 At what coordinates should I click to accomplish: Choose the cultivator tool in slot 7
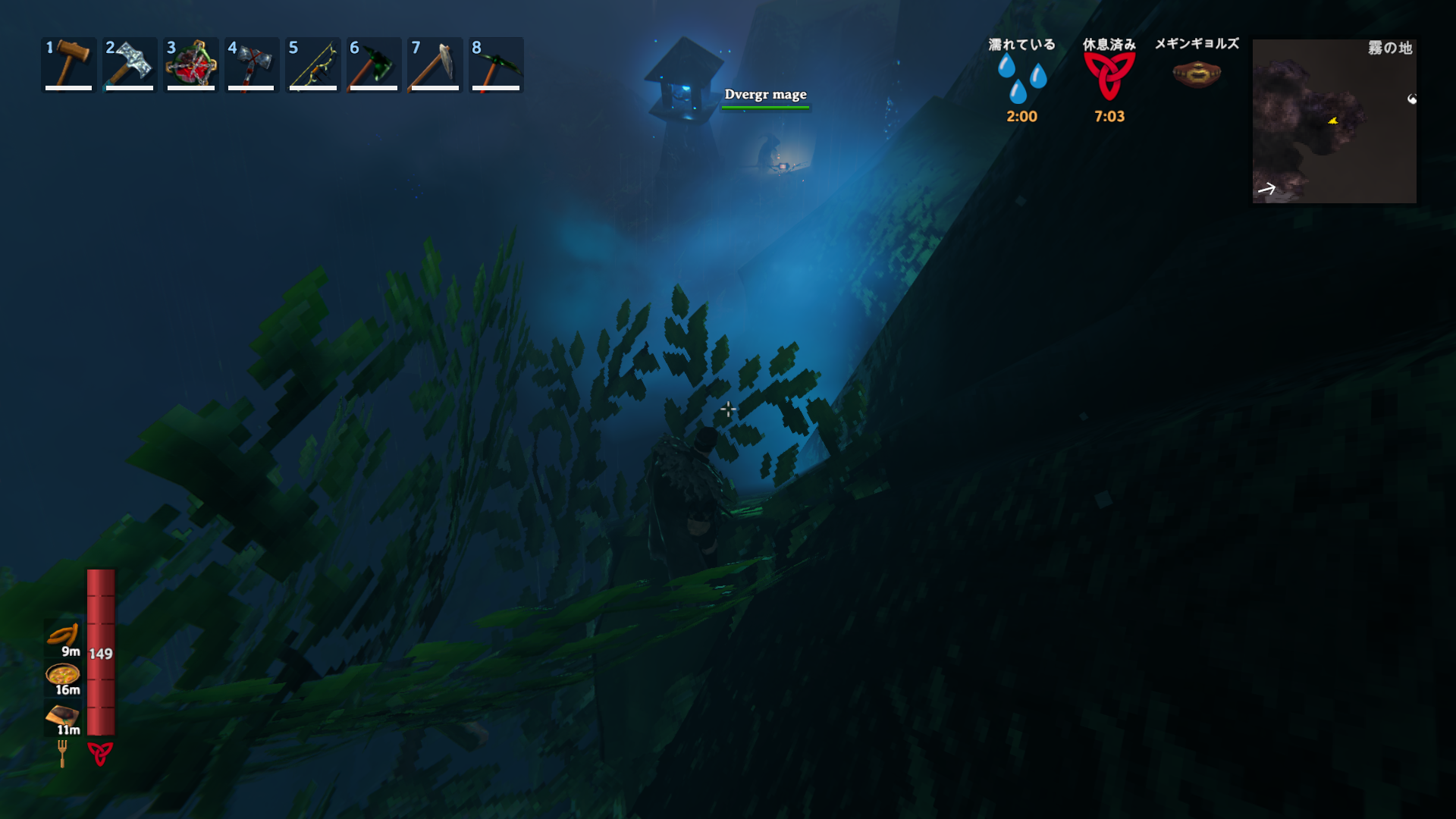pos(435,64)
